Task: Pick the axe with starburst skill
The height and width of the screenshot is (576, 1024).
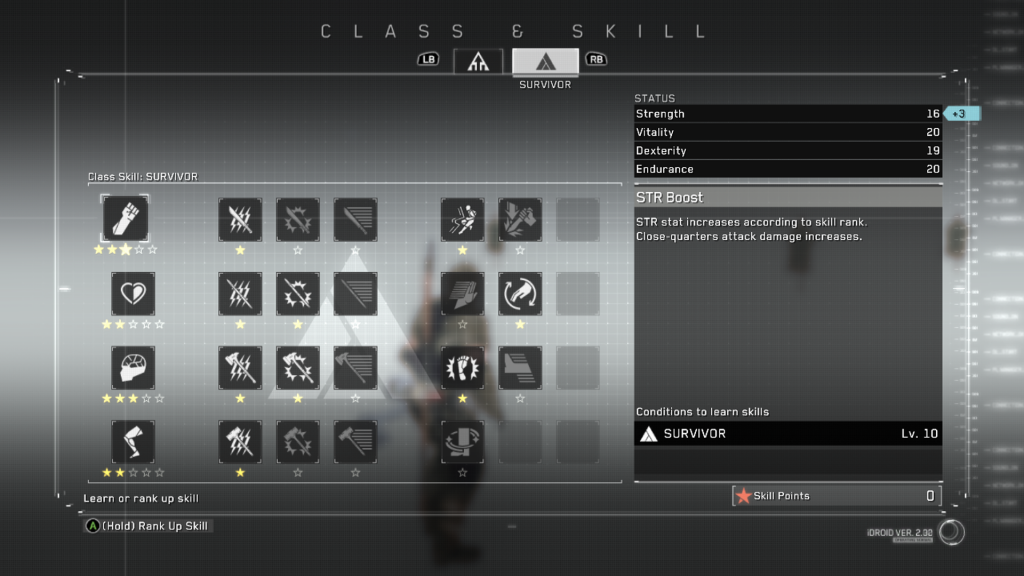Action: coord(298,368)
